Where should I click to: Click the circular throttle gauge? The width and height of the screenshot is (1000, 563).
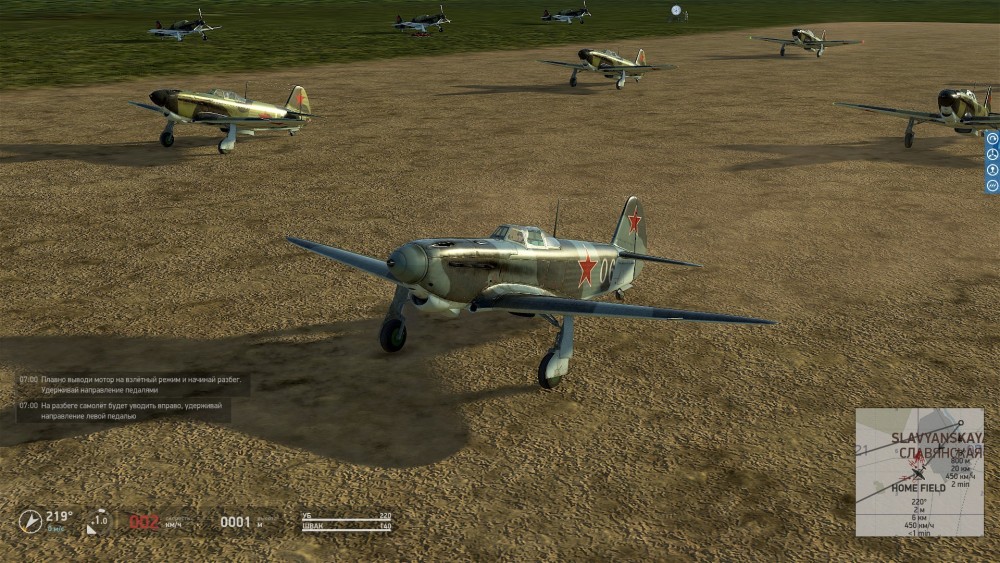pos(99,521)
